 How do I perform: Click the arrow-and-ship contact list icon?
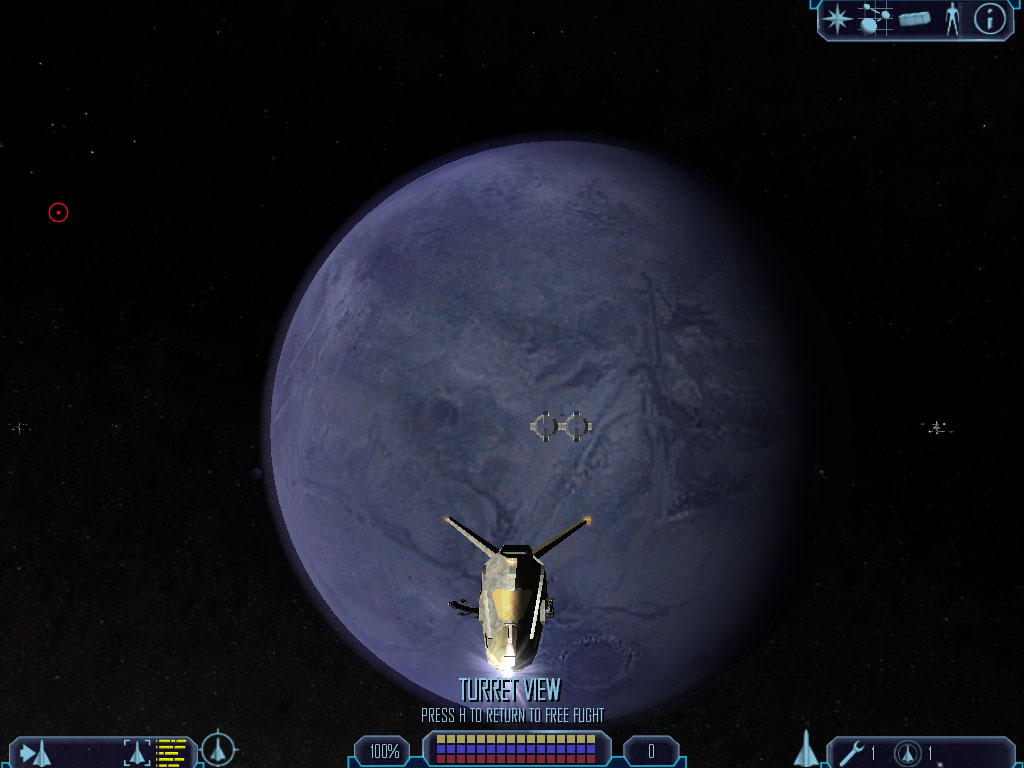click(x=36, y=752)
